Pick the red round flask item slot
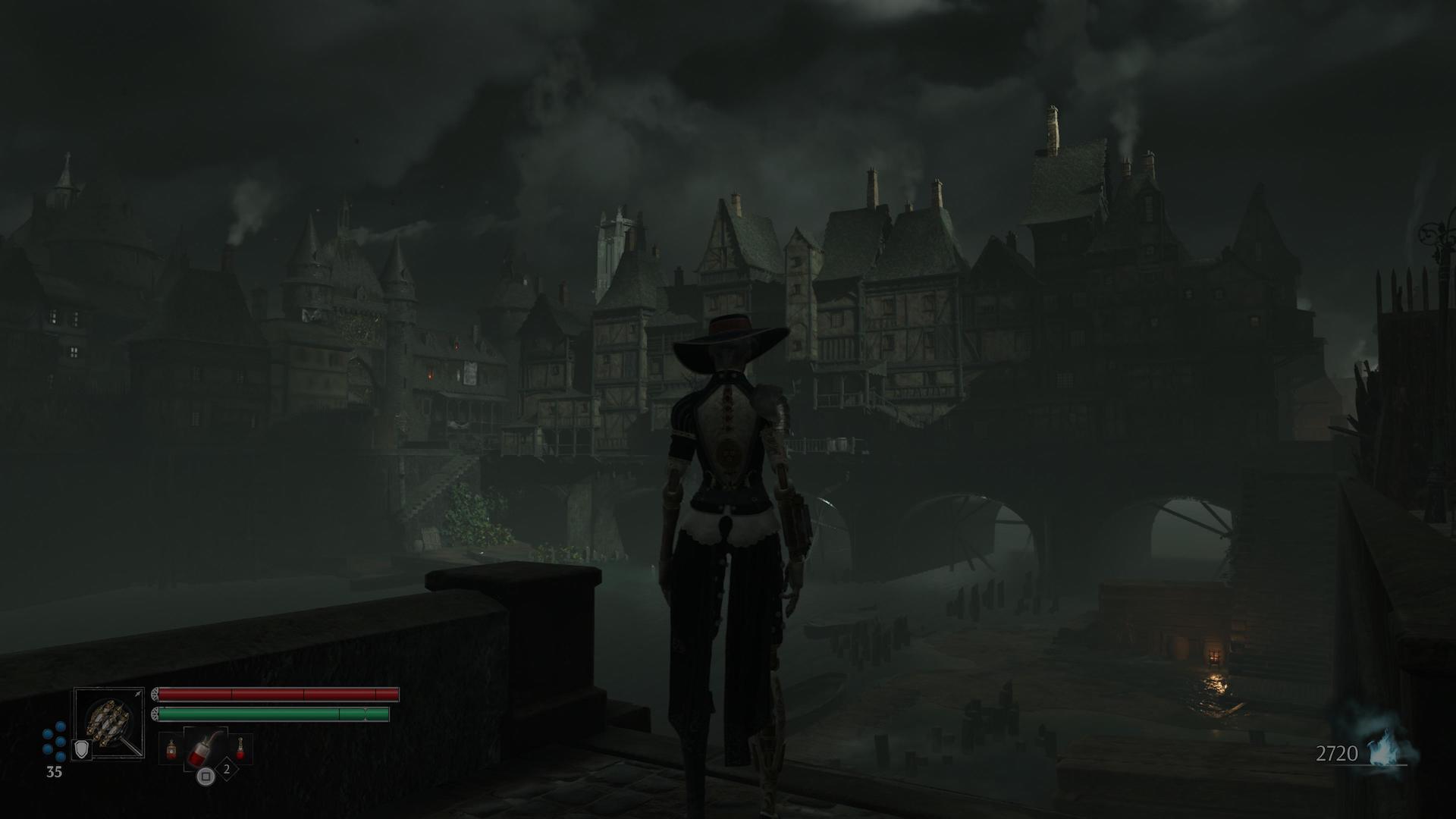 pyautogui.click(x=240, y=749)
